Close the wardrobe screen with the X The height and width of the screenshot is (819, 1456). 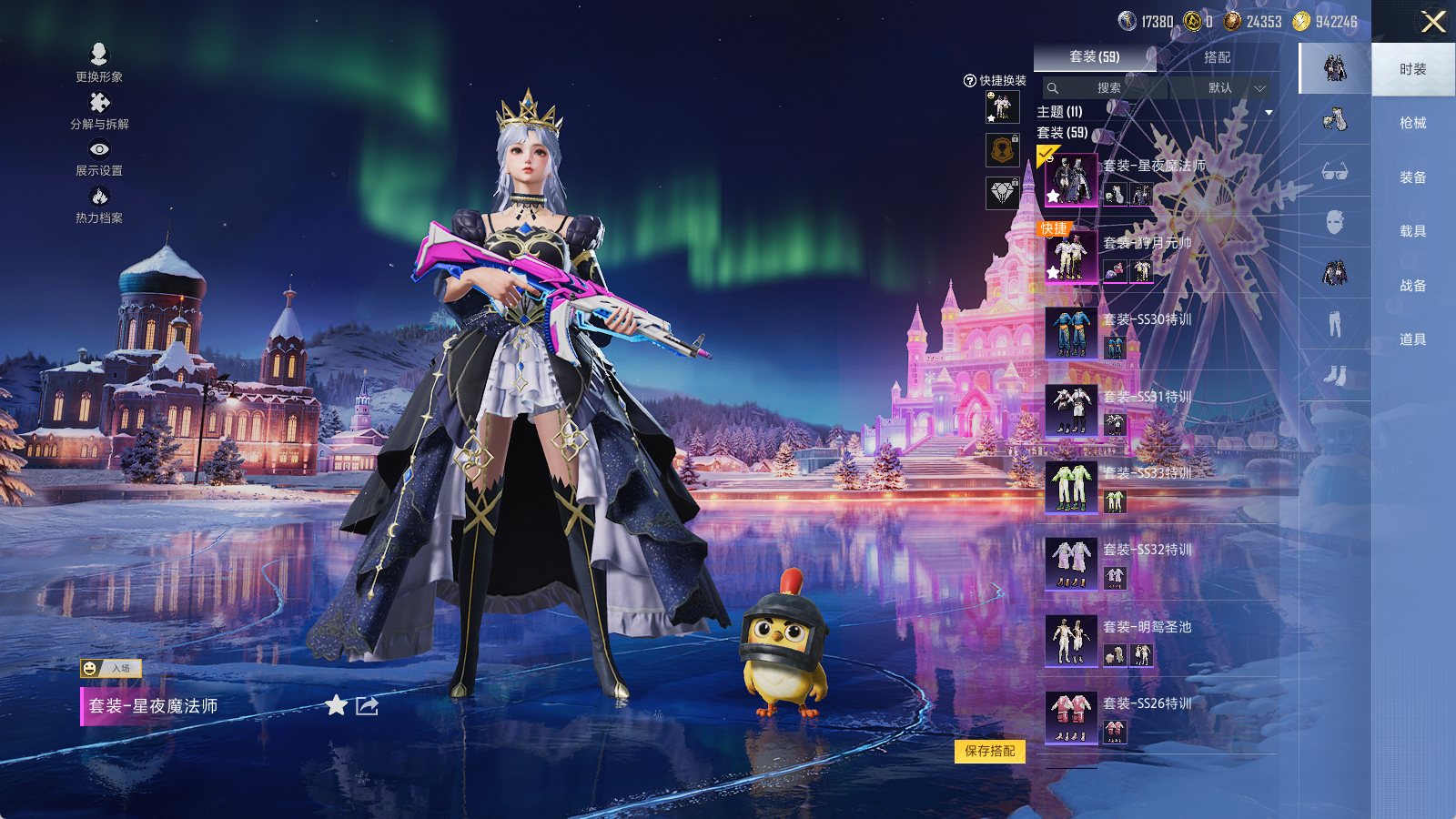click(x=1433, y=22)
